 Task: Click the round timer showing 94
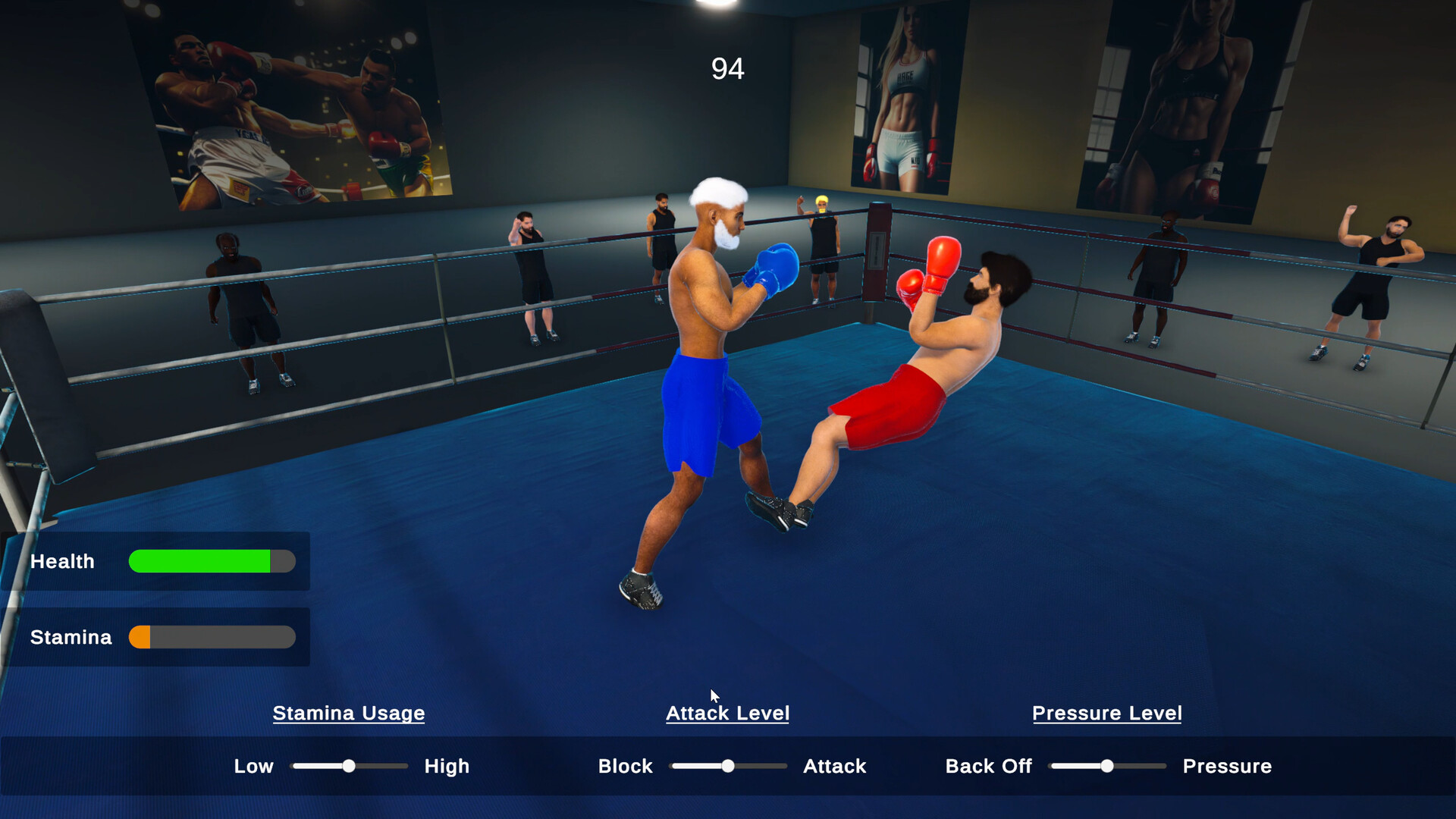727,69
